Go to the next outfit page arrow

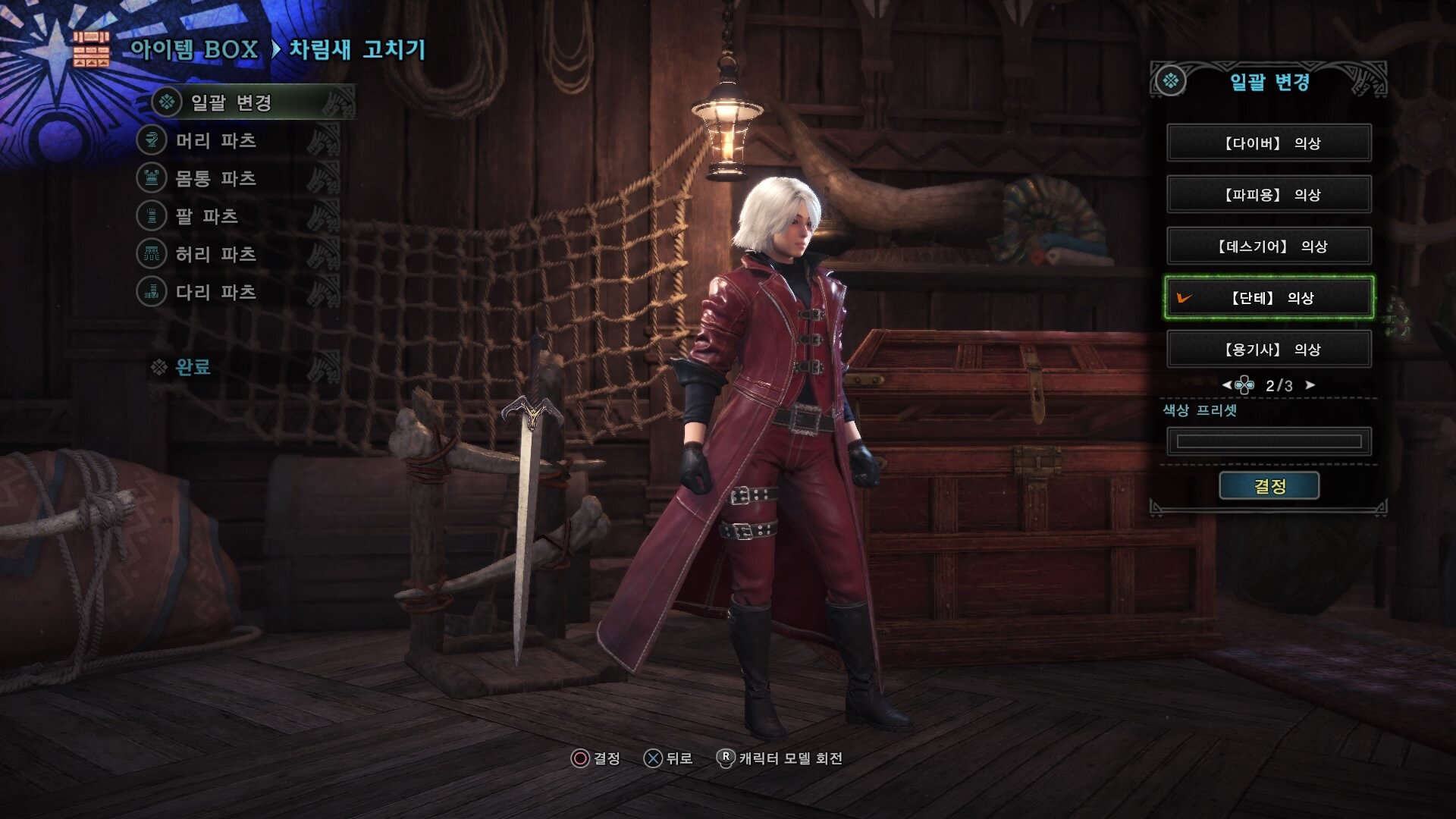[x=1310, y=385]
